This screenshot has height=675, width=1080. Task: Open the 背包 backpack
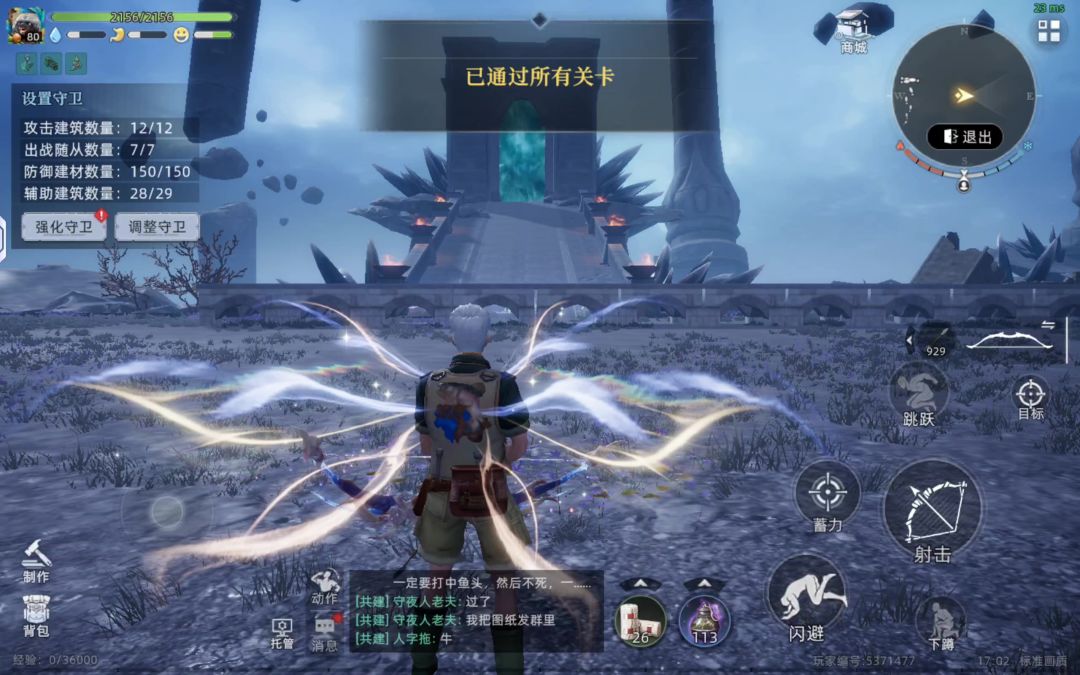click(x=36, y=616)
